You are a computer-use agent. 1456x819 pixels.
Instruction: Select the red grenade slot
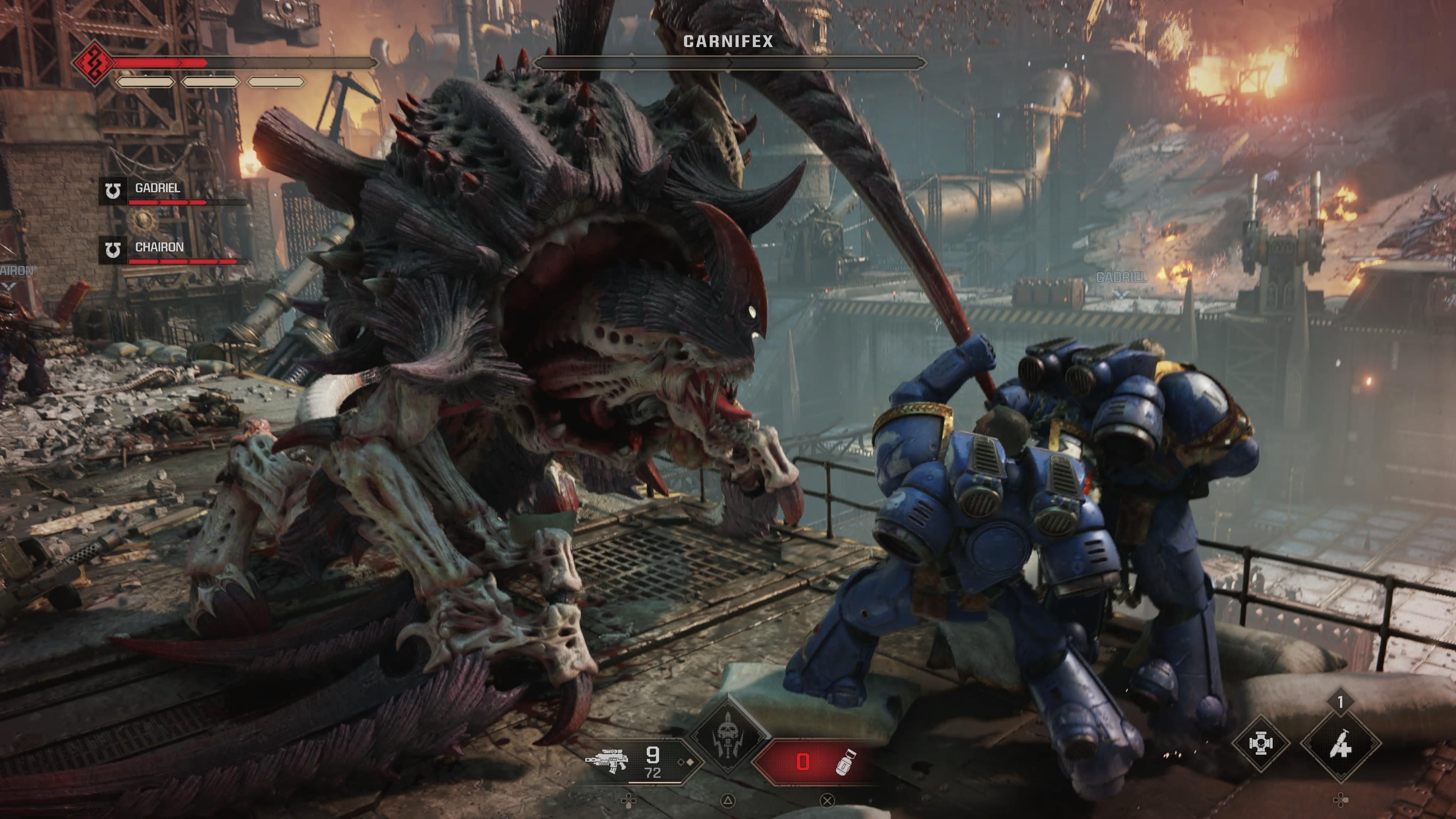click(814, 762)
